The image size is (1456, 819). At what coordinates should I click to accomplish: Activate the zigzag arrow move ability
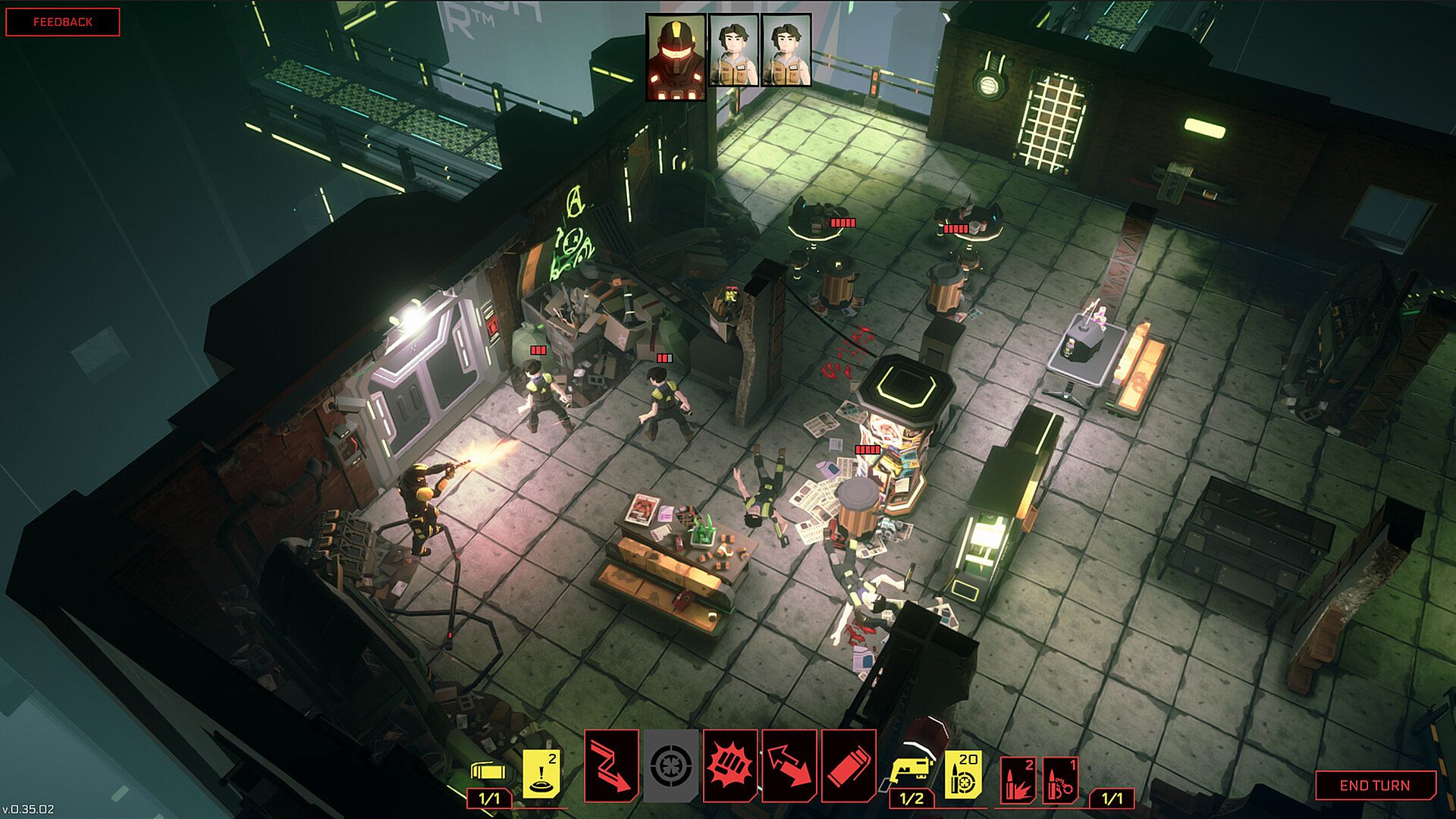click(x=611, y=766)
